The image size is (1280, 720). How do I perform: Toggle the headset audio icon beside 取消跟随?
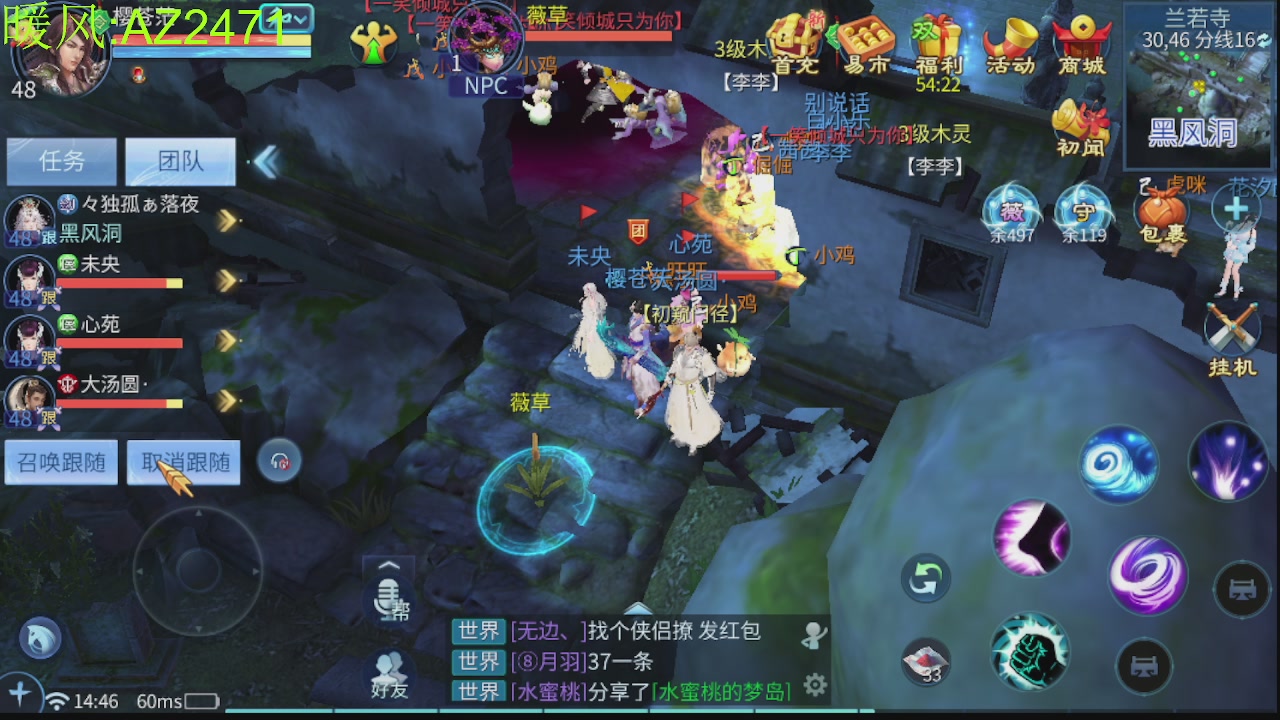280,460
